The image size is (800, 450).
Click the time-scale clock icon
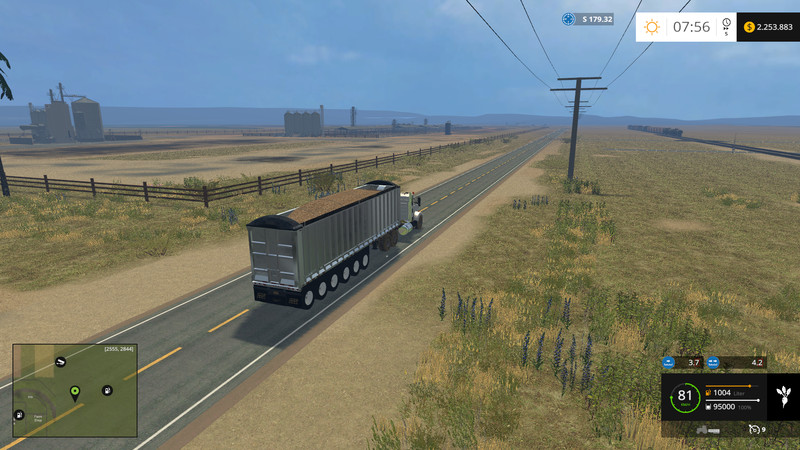pyautogui.click(x=727, y=27)
